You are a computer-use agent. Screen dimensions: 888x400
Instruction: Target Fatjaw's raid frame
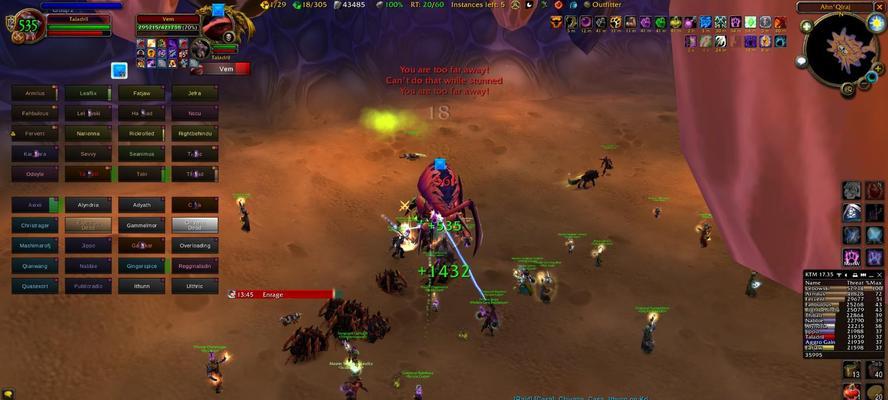[x=142, y=93]
